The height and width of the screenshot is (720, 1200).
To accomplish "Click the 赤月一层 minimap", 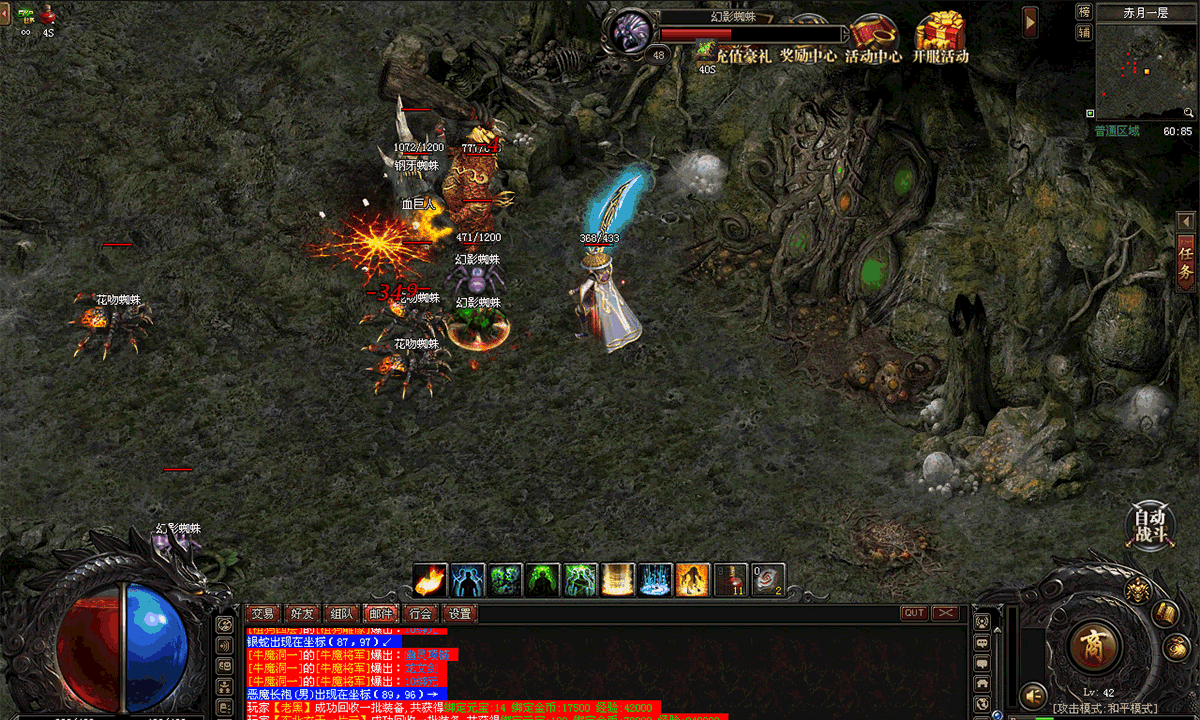I will (x=1145, y=70).
